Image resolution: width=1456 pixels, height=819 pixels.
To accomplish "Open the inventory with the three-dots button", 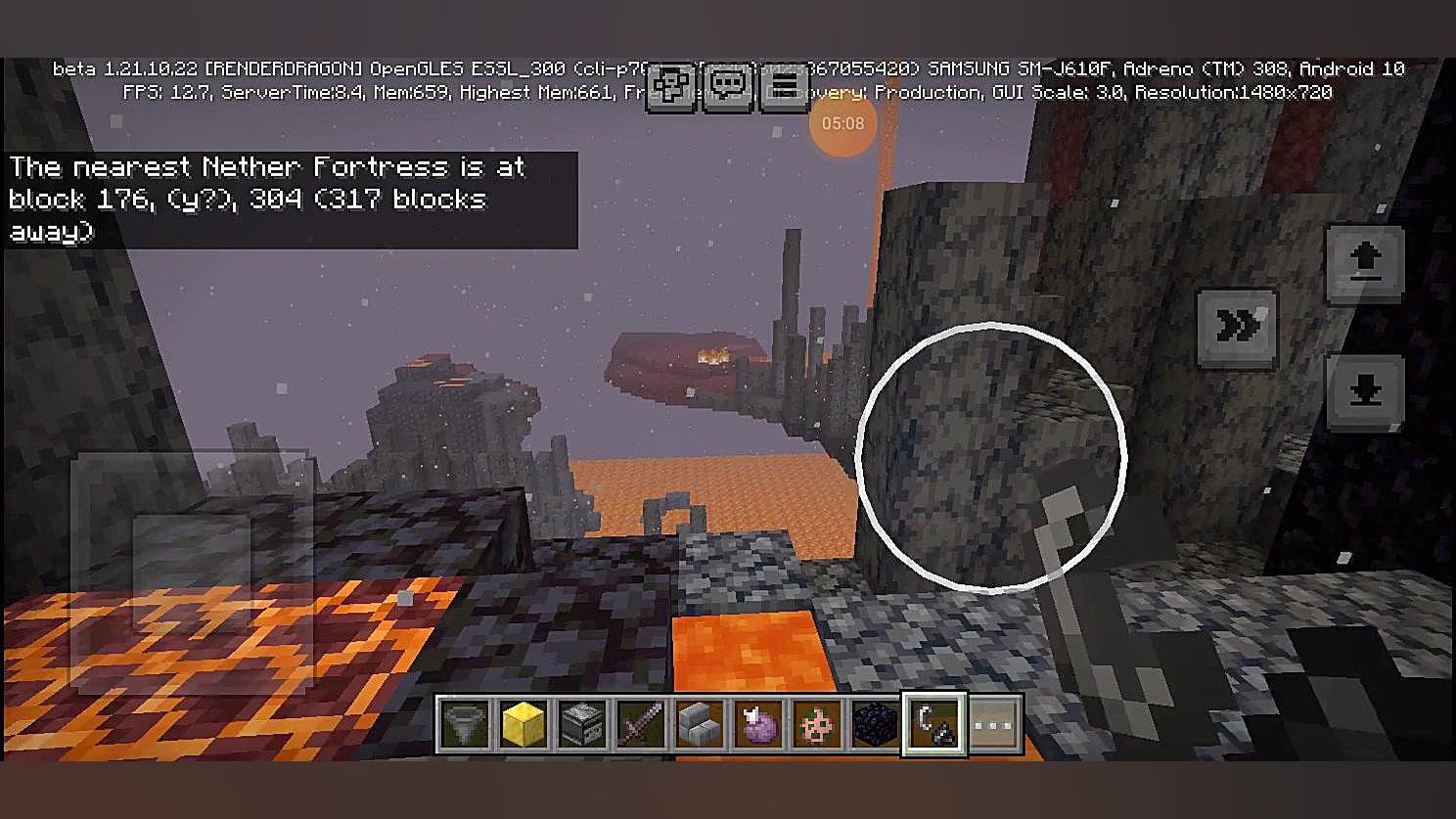I will point(994,726).
